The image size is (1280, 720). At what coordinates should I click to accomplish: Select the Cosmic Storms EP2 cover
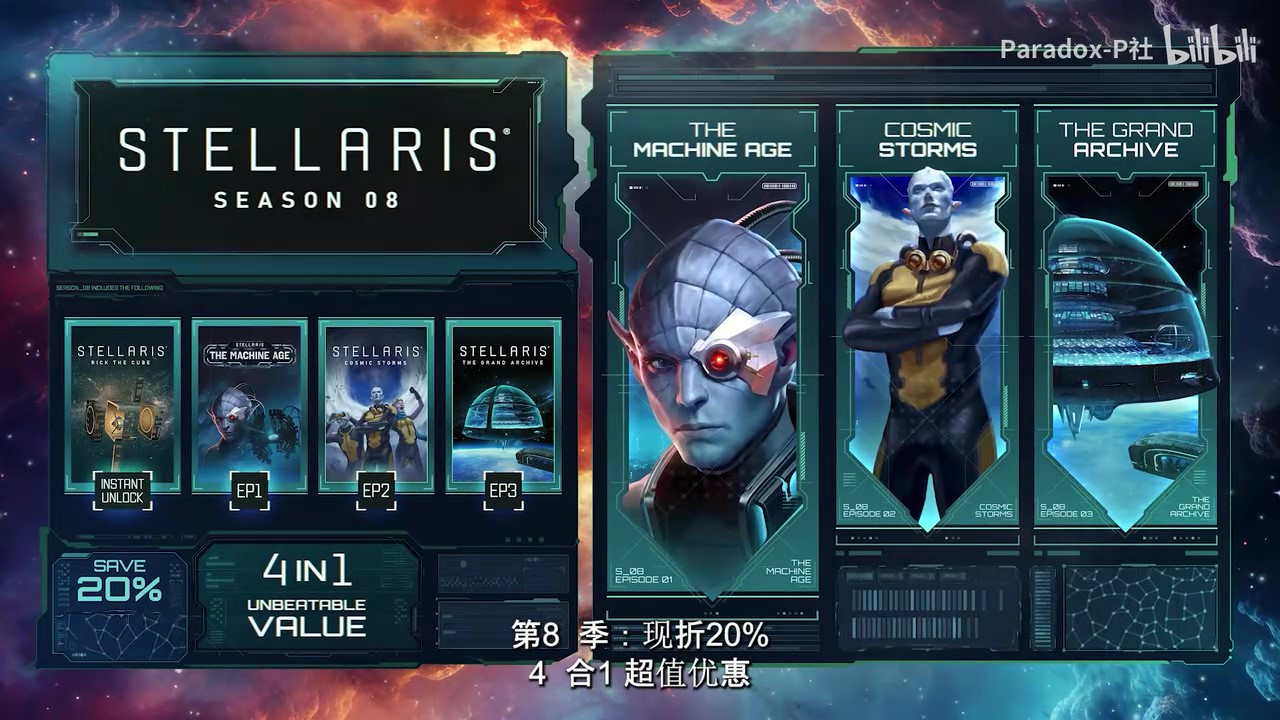click(x=376, y=405)
